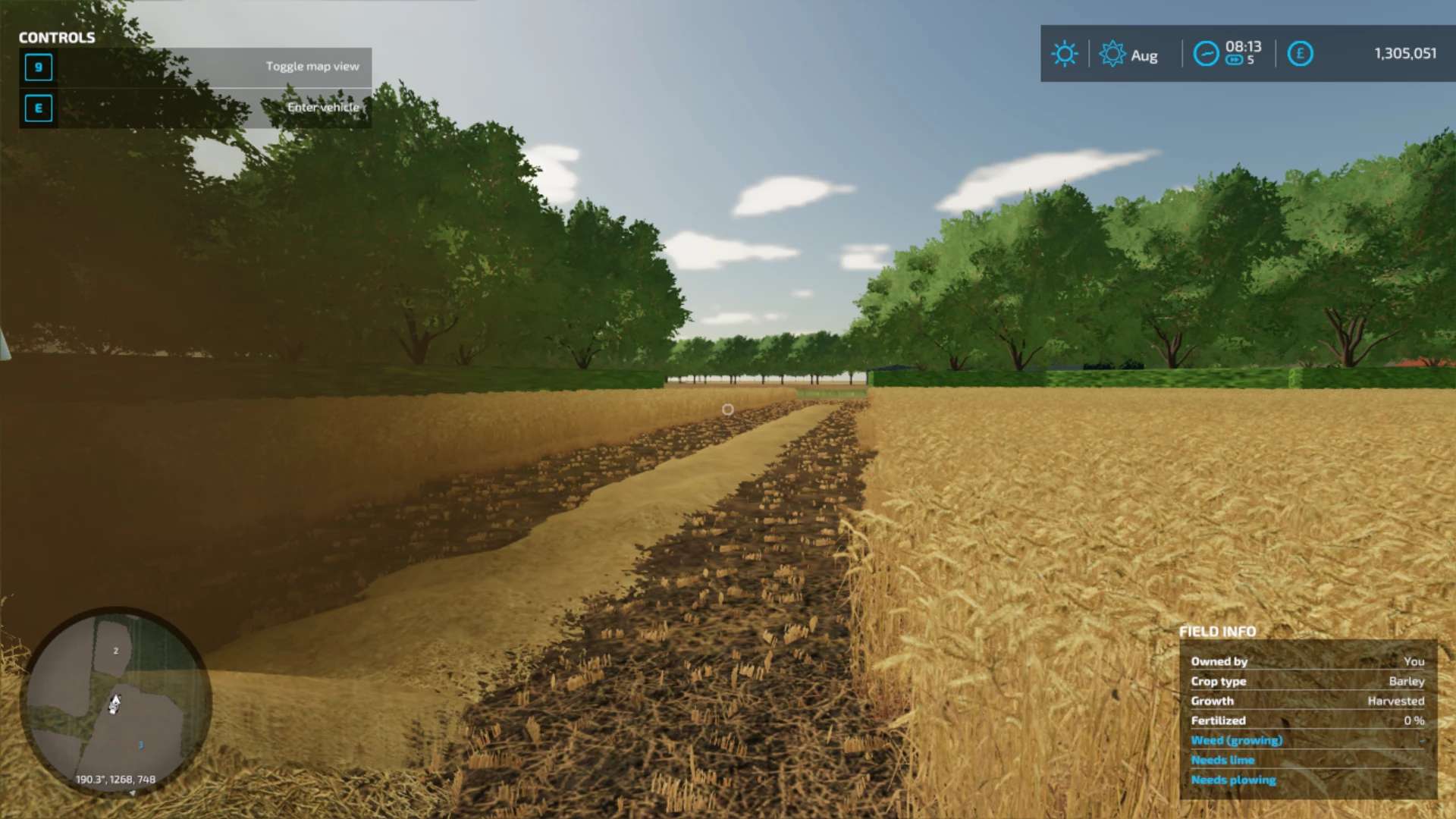
Task: Click the circular minimap
Action: [x=116, y=701]
